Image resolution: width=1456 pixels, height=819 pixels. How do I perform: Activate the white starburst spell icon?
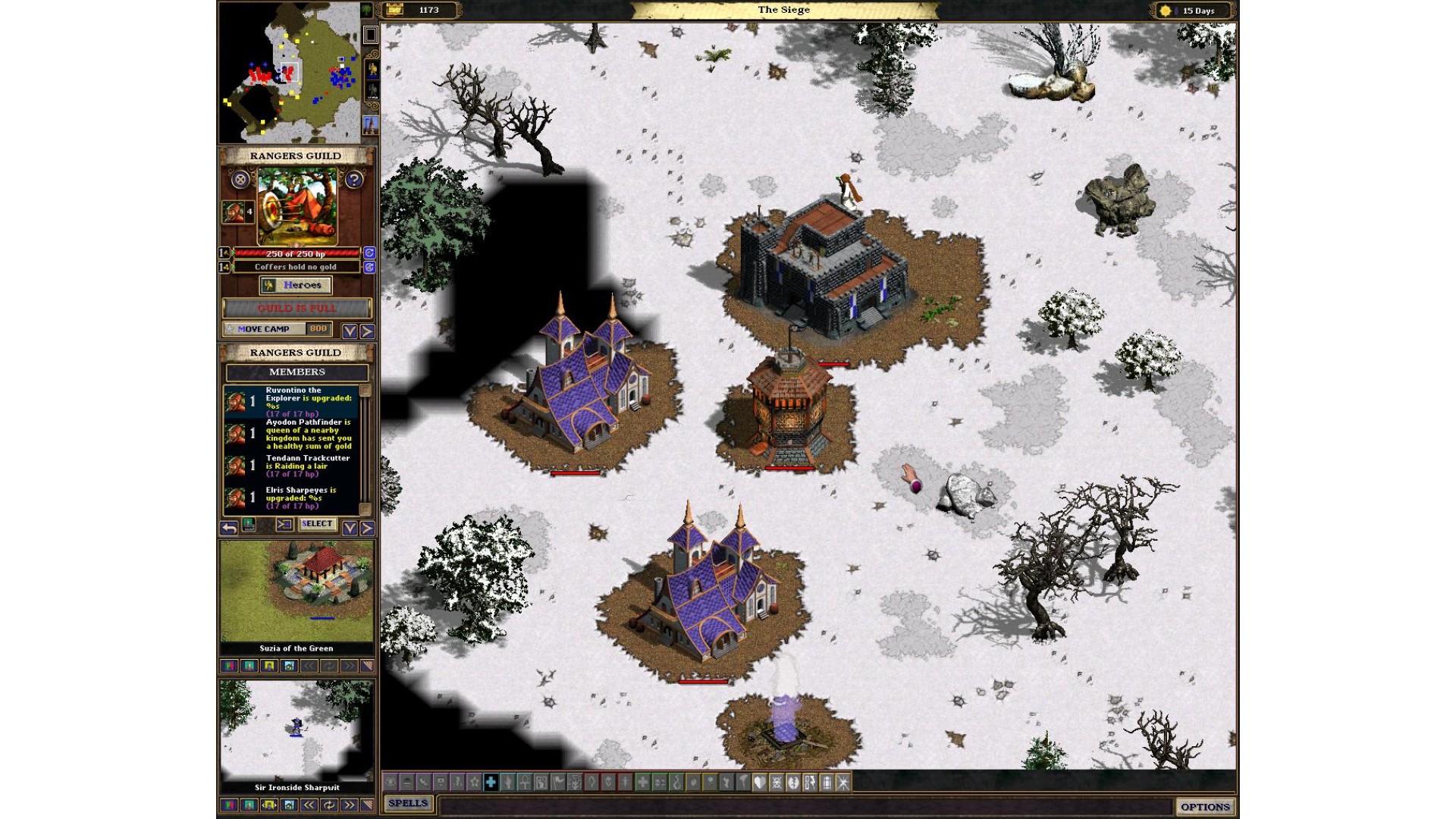[843, 782]
